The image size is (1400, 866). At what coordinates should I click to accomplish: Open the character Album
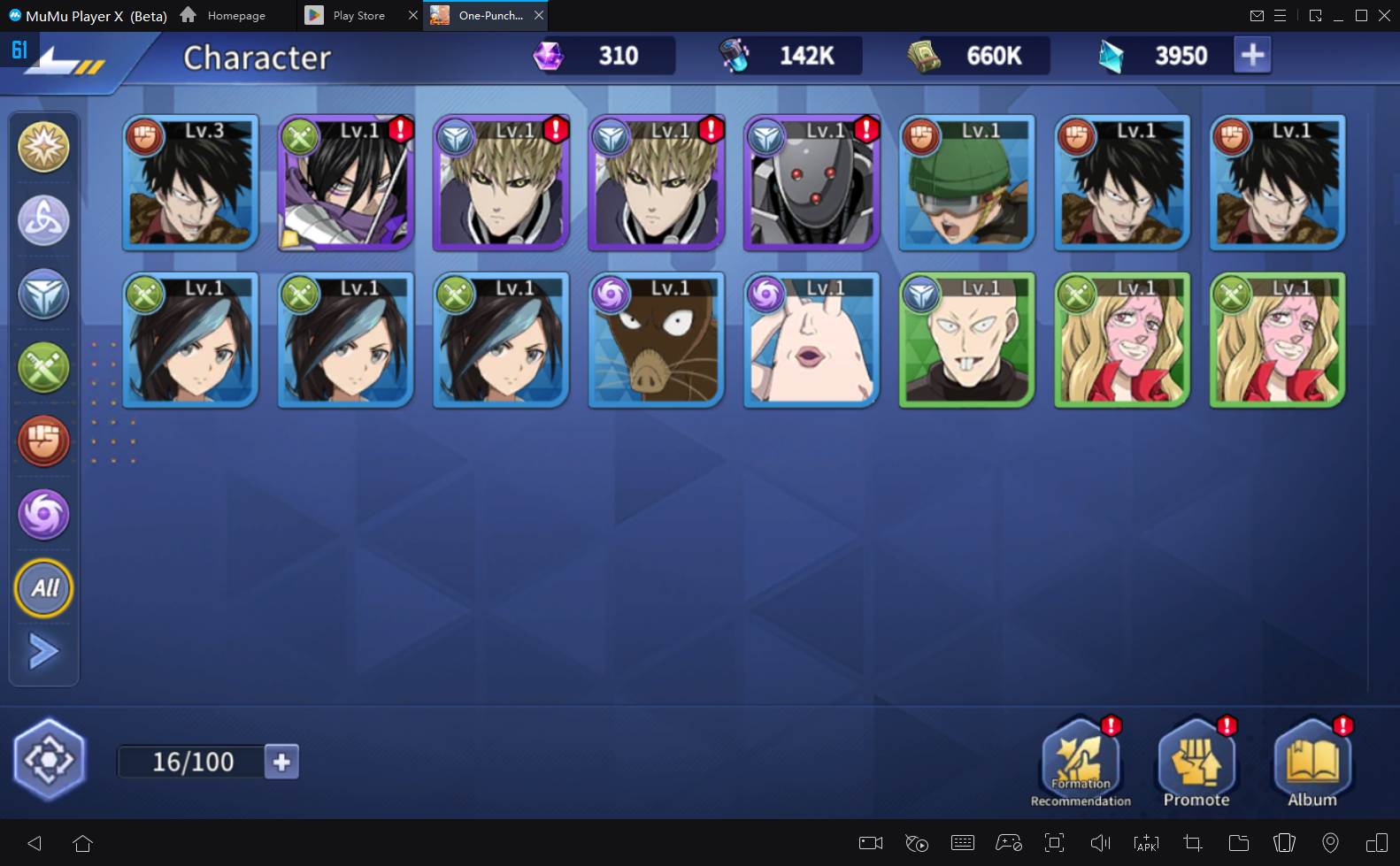pyautogui.click(x=1312, y=763)
